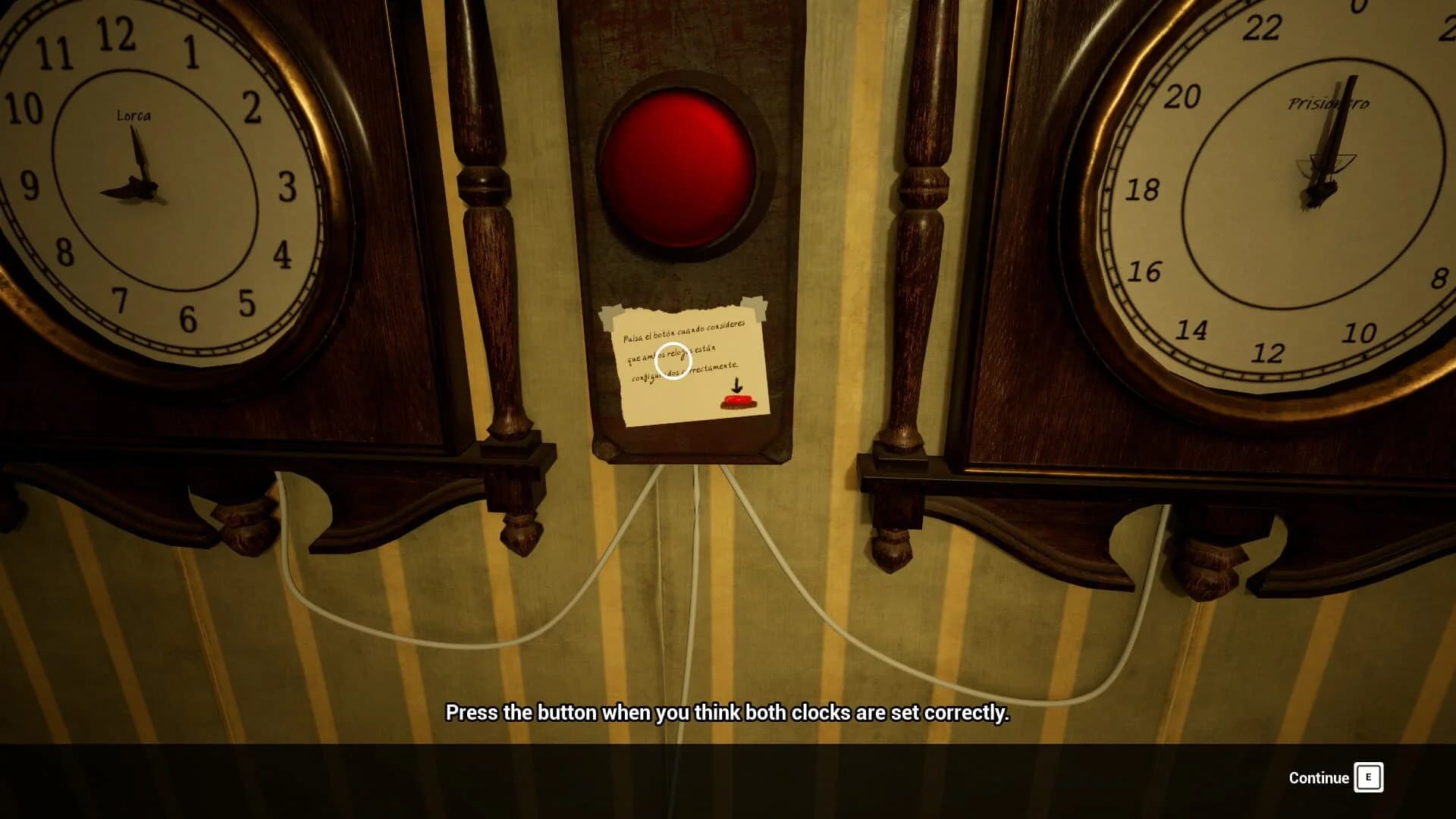Viewport: 1456px width, 819px height.
Task: Select the Prisionero clock face
Action: click(x=1319, y=197)
